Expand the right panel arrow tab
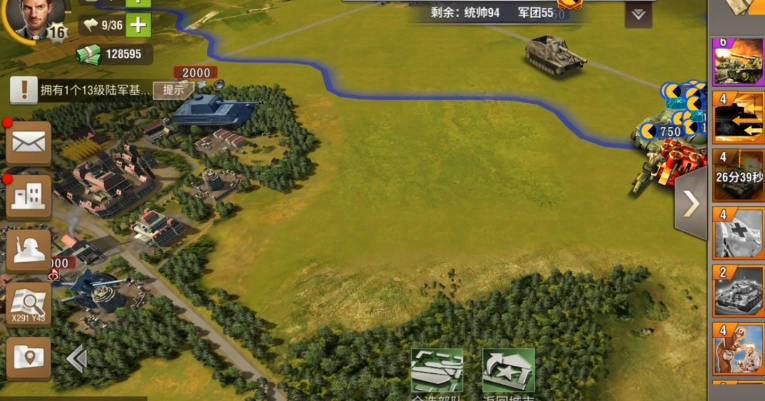 pos(691,206)
